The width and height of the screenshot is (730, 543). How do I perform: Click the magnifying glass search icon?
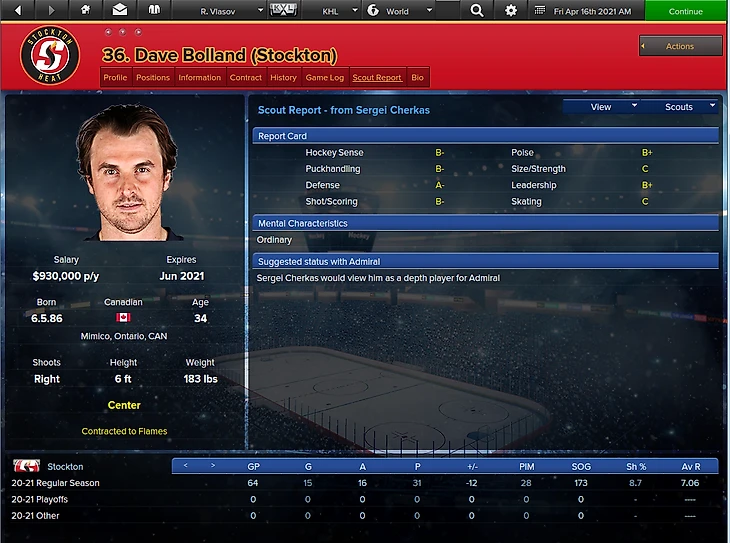point(476,11)
